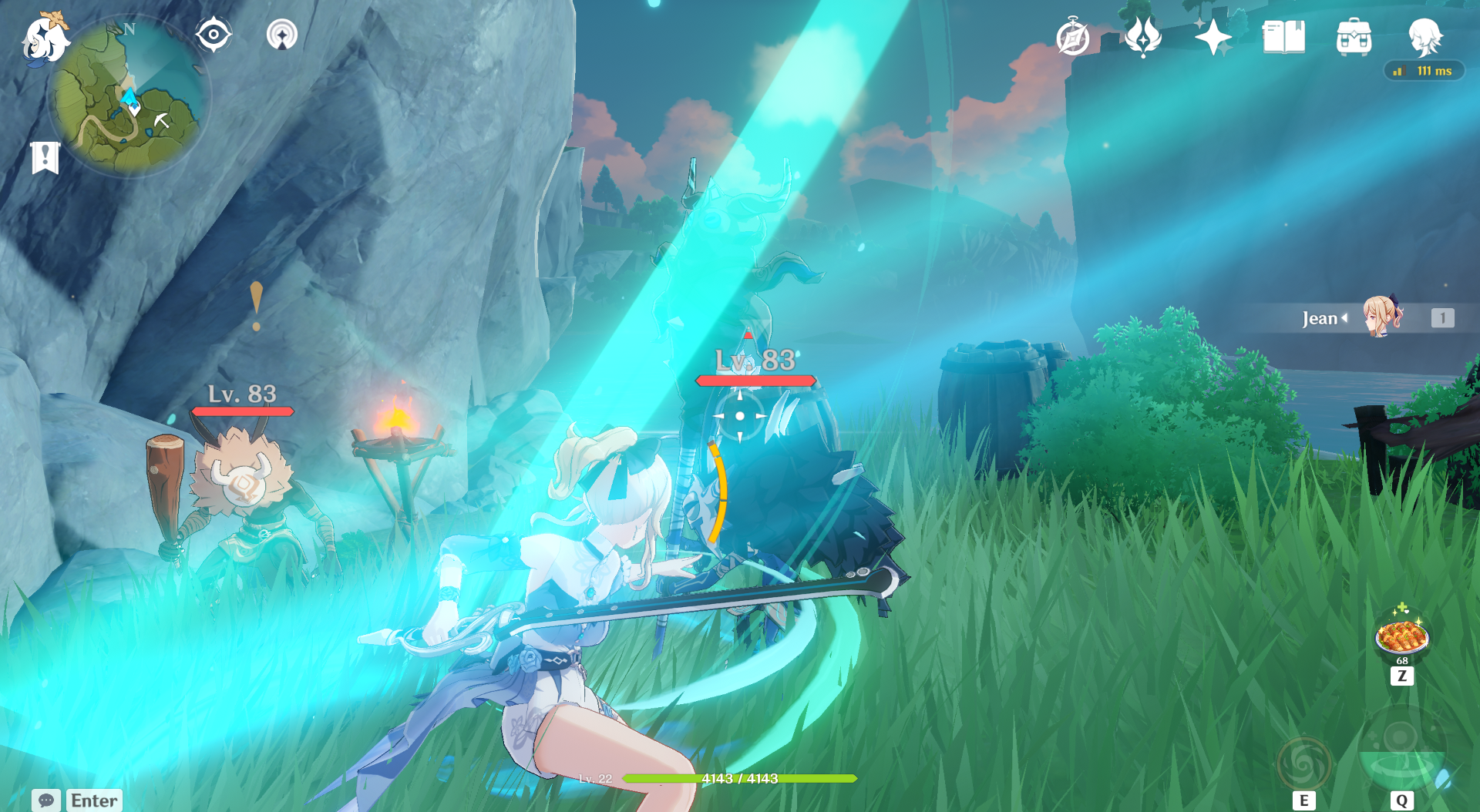Open the co-op signal icon

[x=281, y=35]
